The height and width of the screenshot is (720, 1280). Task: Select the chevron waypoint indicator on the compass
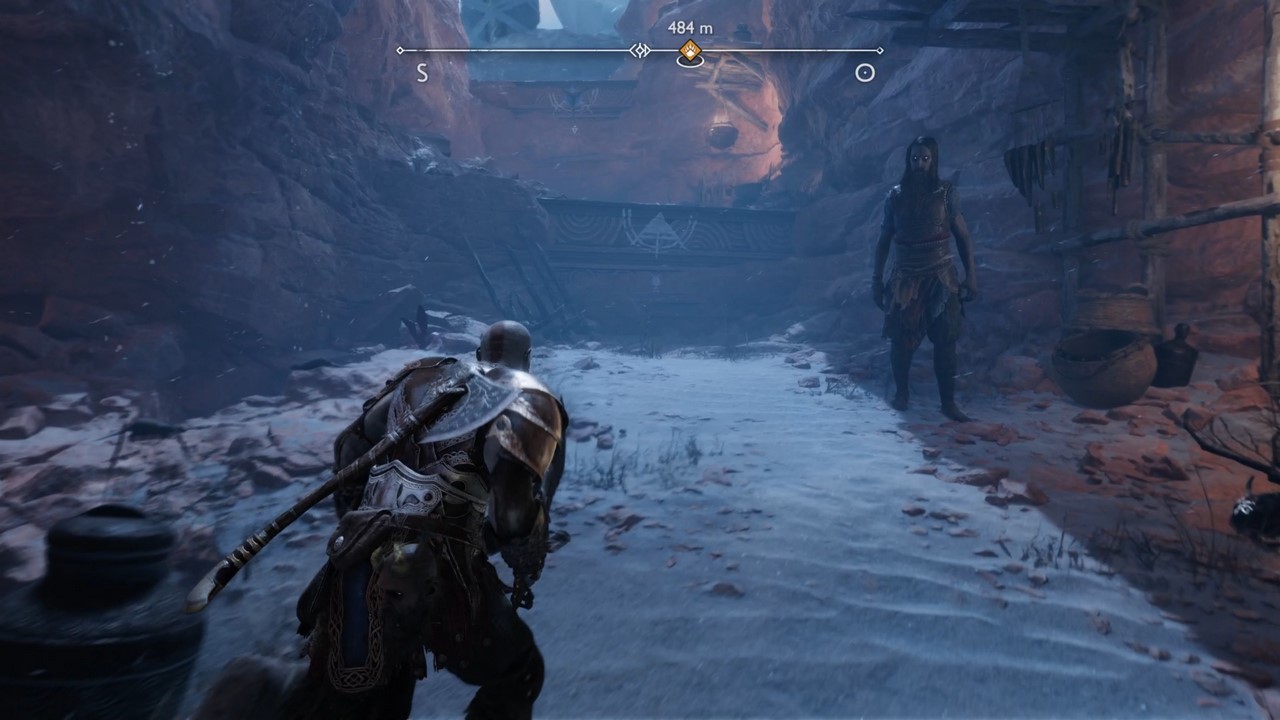(x=640, y=50)
